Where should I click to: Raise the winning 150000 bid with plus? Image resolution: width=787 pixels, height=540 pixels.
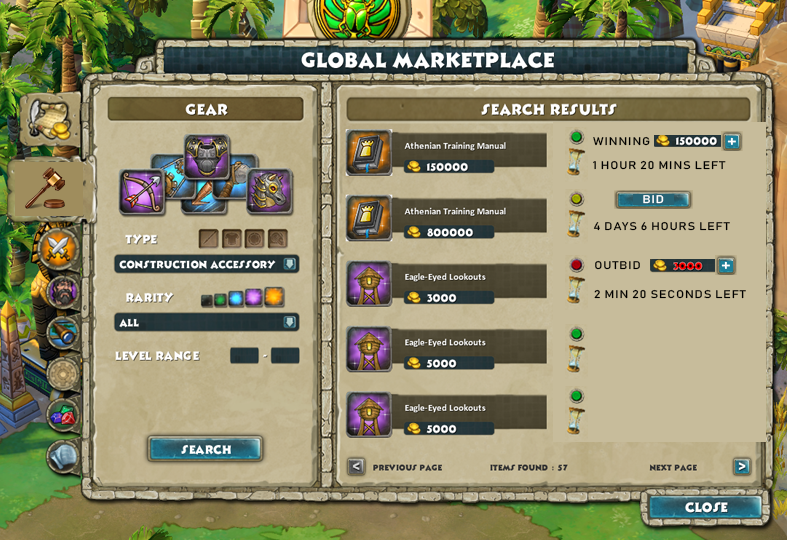tap(731, 141)
